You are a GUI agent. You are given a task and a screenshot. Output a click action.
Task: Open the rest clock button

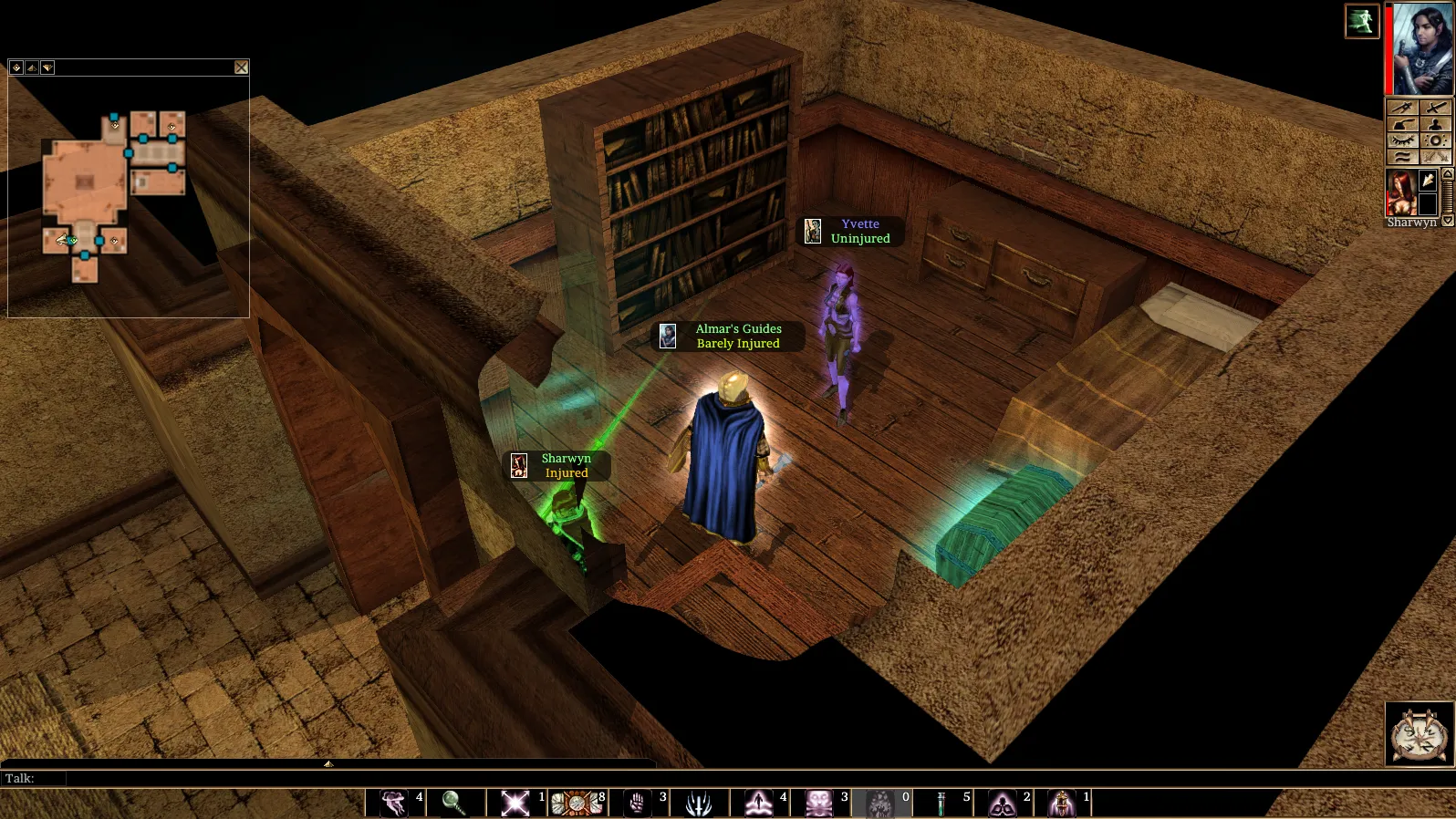[1419, 733]
